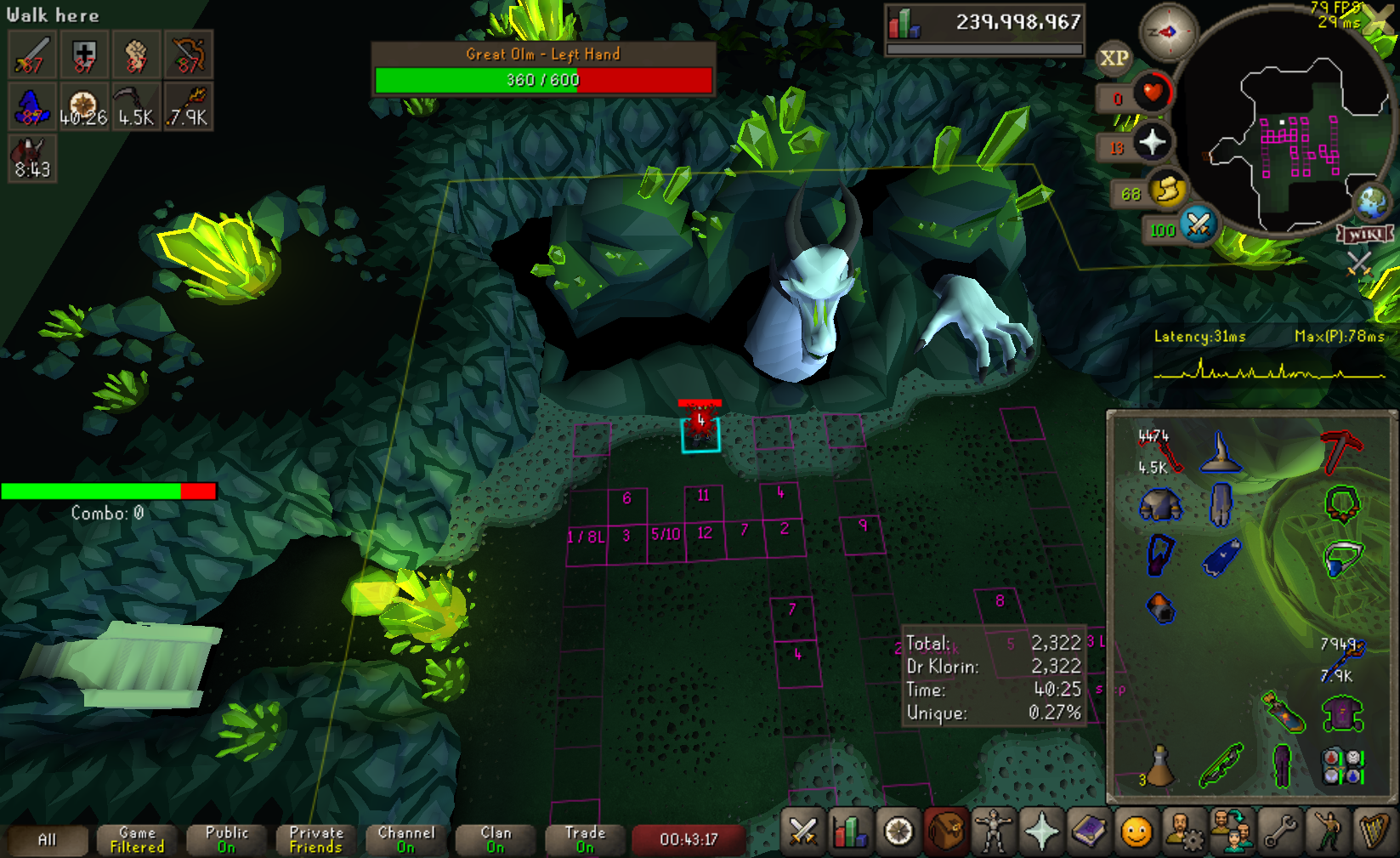Screen dimensions: 1400x858
Task: Open the Skills tab with bar chart
Action: (x=849, y=832)
